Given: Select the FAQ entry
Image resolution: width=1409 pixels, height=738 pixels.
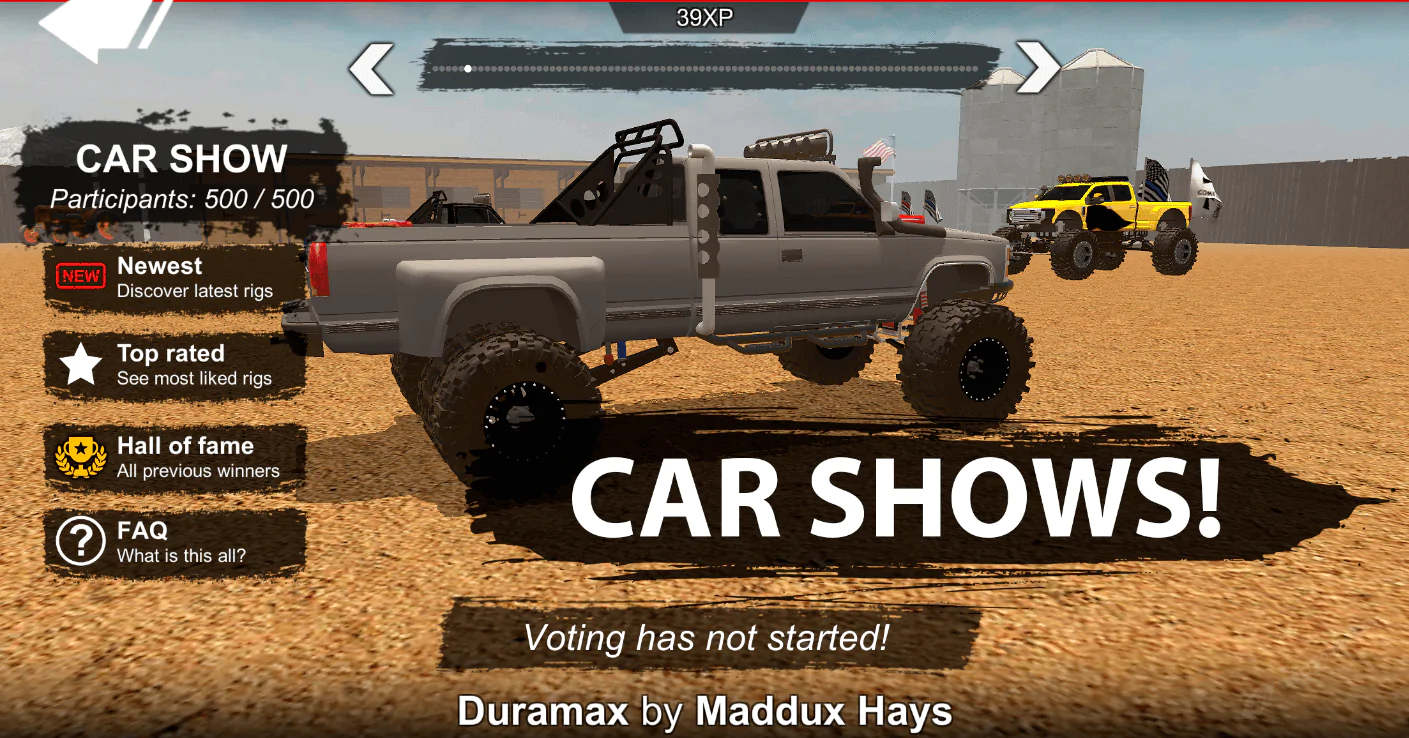Looking at the screenshot, I should point(175,542).
